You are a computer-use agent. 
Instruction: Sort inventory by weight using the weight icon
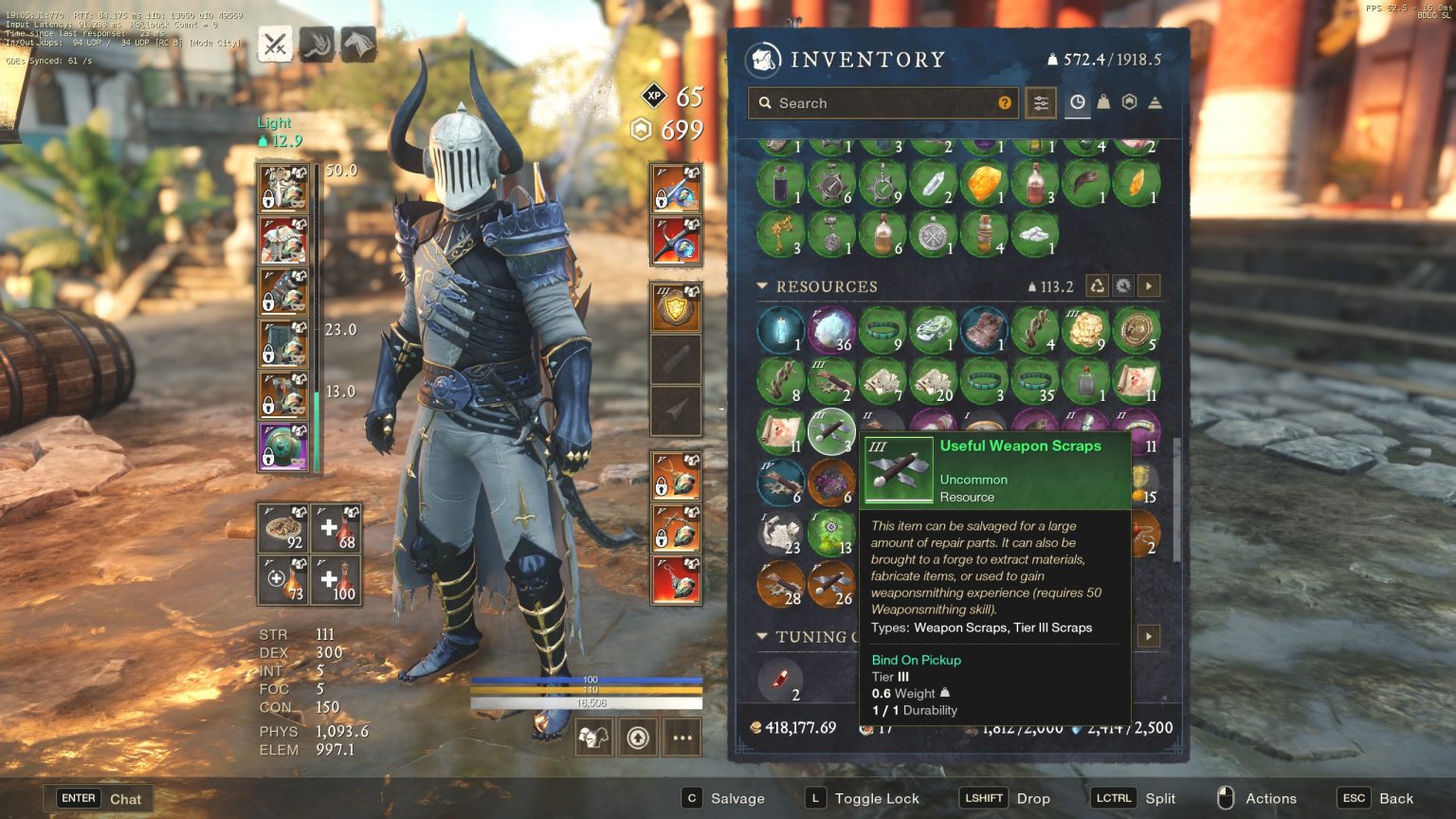1103,102
